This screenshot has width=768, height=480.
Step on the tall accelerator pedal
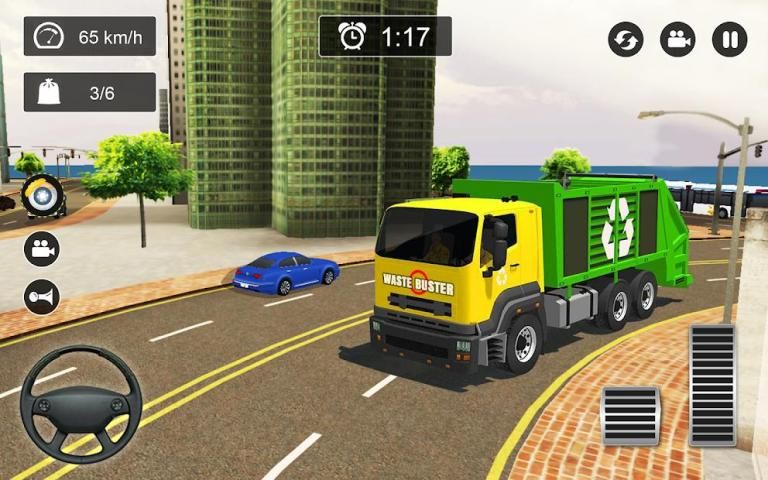(712, 384)
